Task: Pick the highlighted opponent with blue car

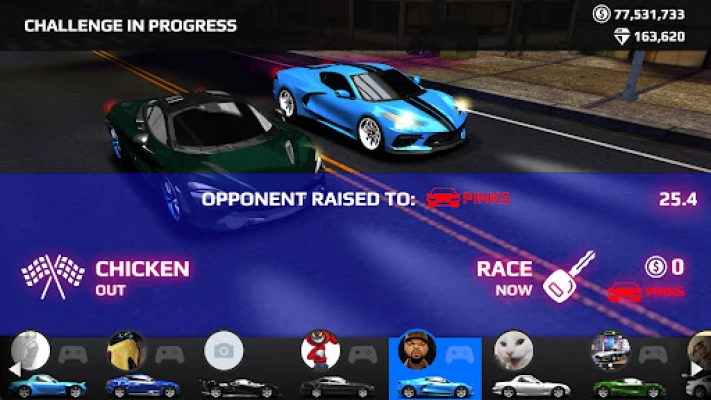Action: [433, 367]
